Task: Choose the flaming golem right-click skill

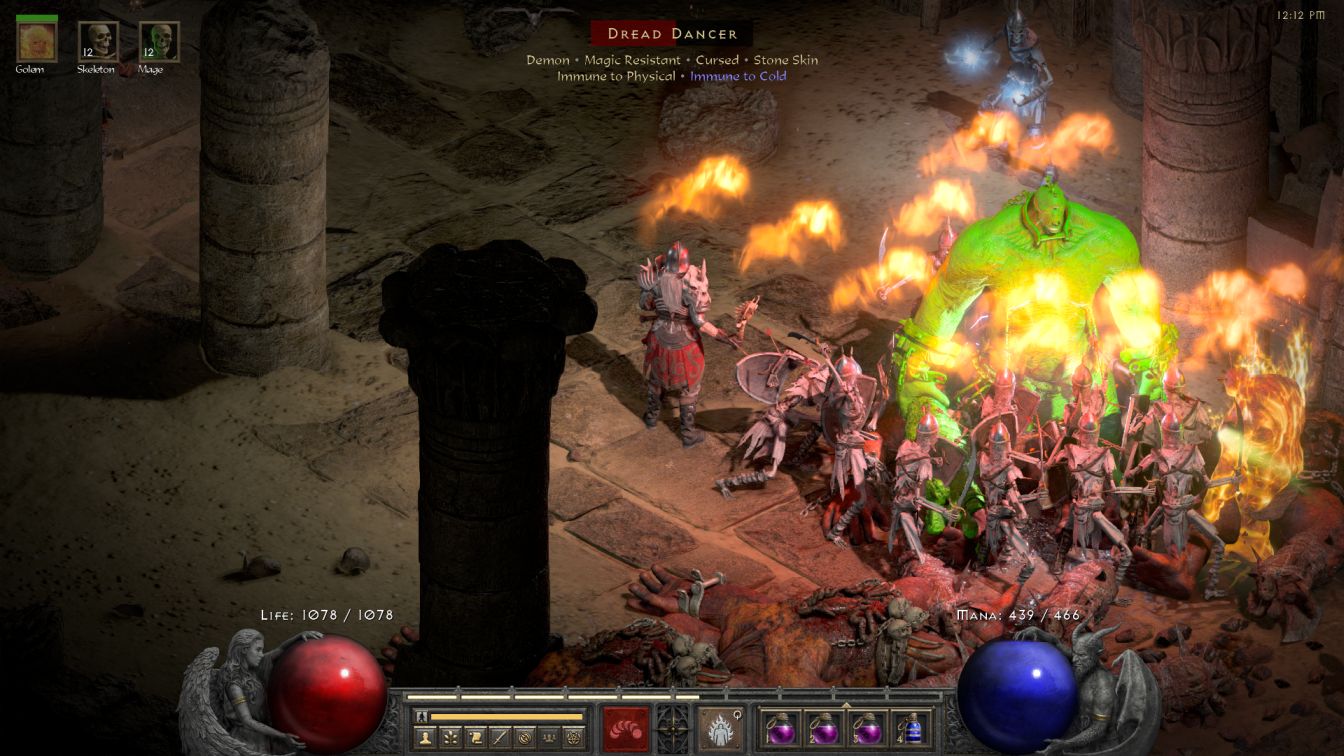Action: [719, 728]
